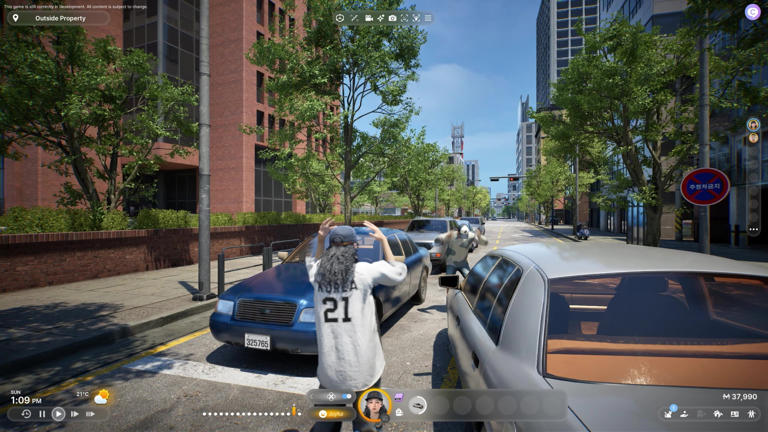This screenshot has height=432, width=768.
Task: Open the three-dots more options button
Action: (753, 229)
